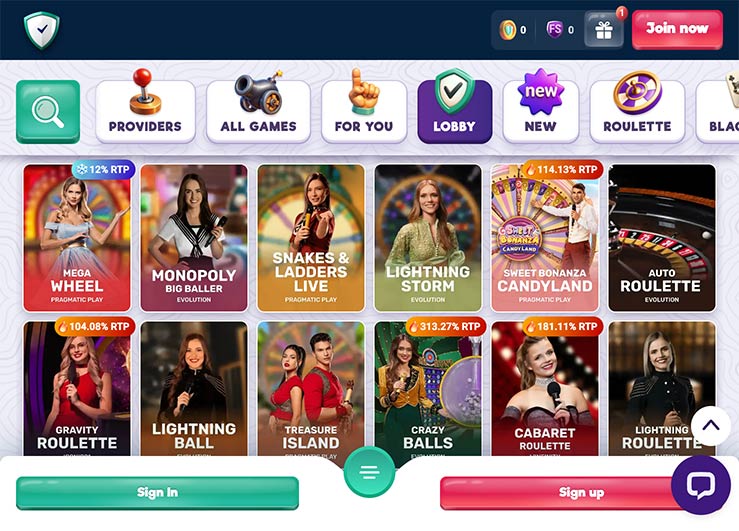Open the gift box rewards icon
The image size is (739, 531).
click(x=604, y=30)
